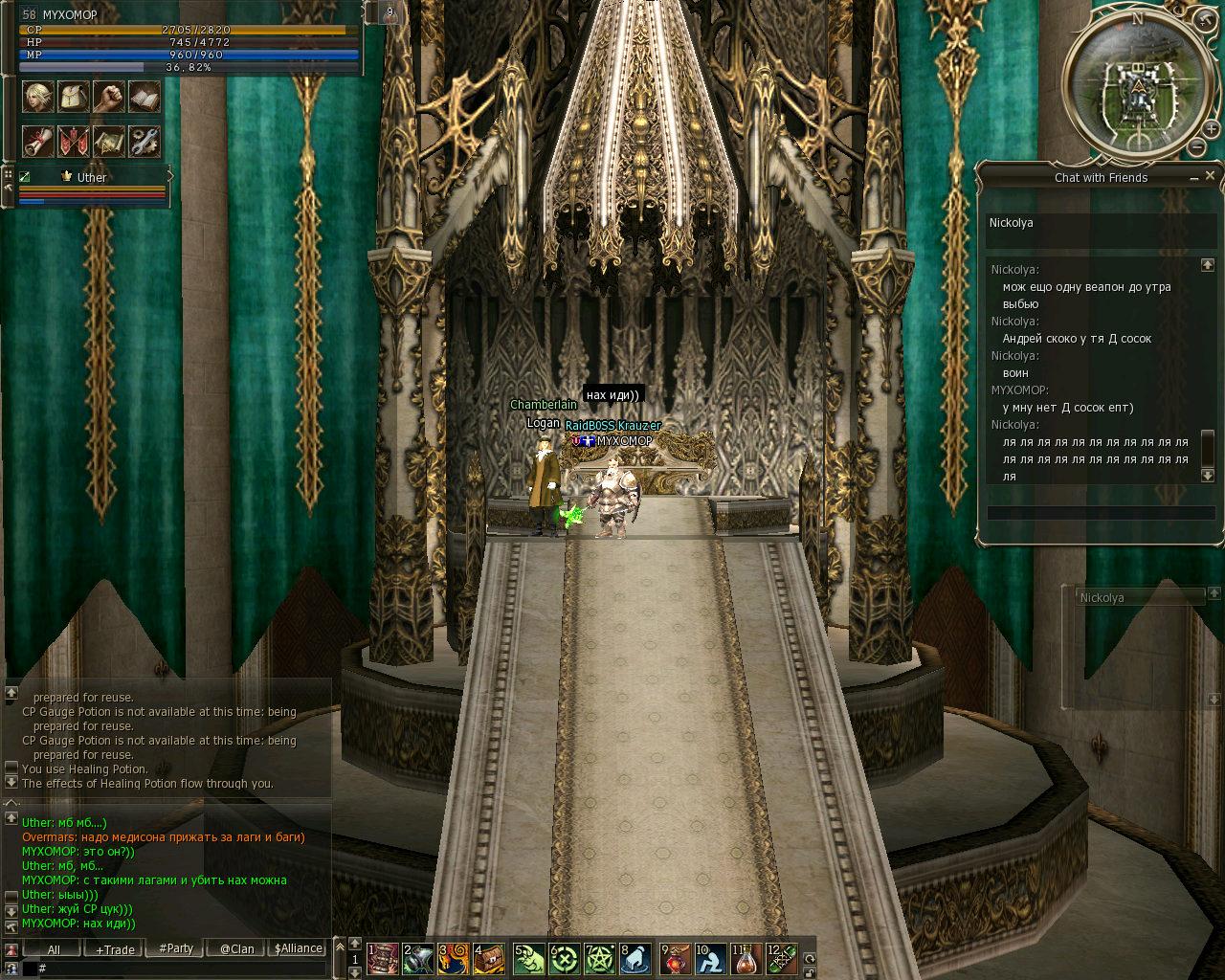Image resolution: width=1225 pixels, height=980 pixels.
Task: Open the world map parchment icon
Action: click(109, 142)
